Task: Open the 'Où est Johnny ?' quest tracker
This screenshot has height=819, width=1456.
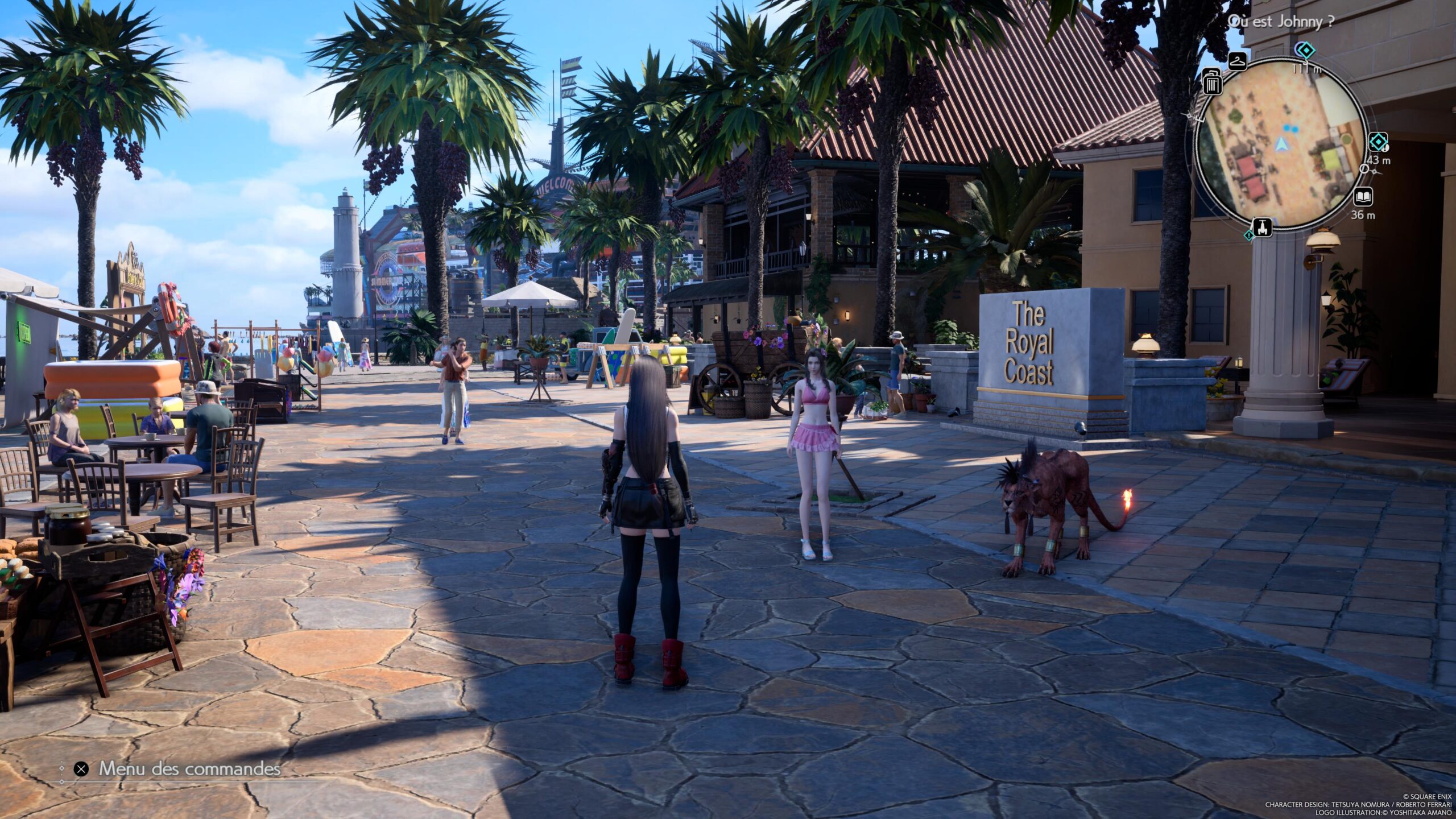Action: [x=1280, y=22]
